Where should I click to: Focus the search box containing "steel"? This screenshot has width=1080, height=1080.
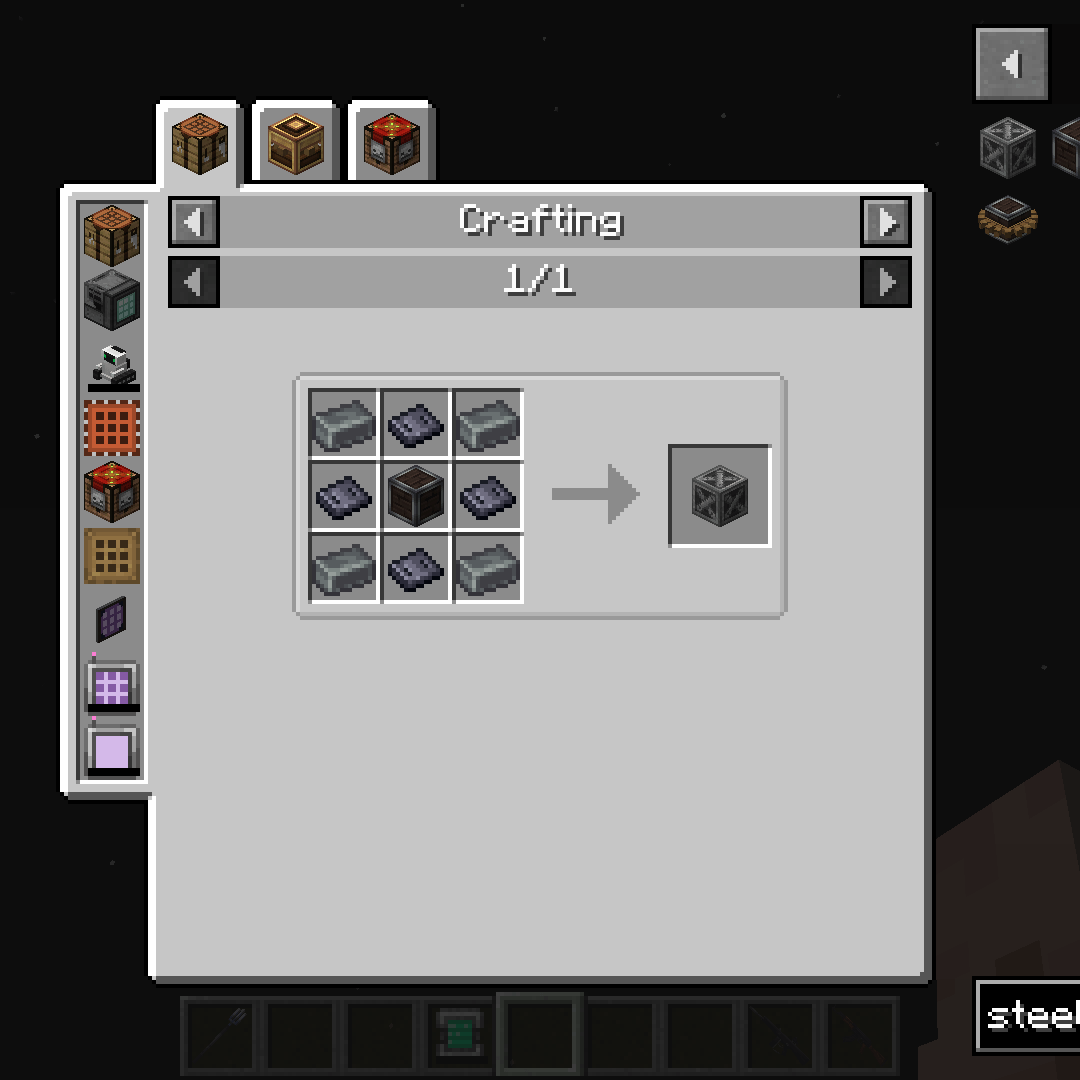pyautogui.click(x=1030, y=1016)
